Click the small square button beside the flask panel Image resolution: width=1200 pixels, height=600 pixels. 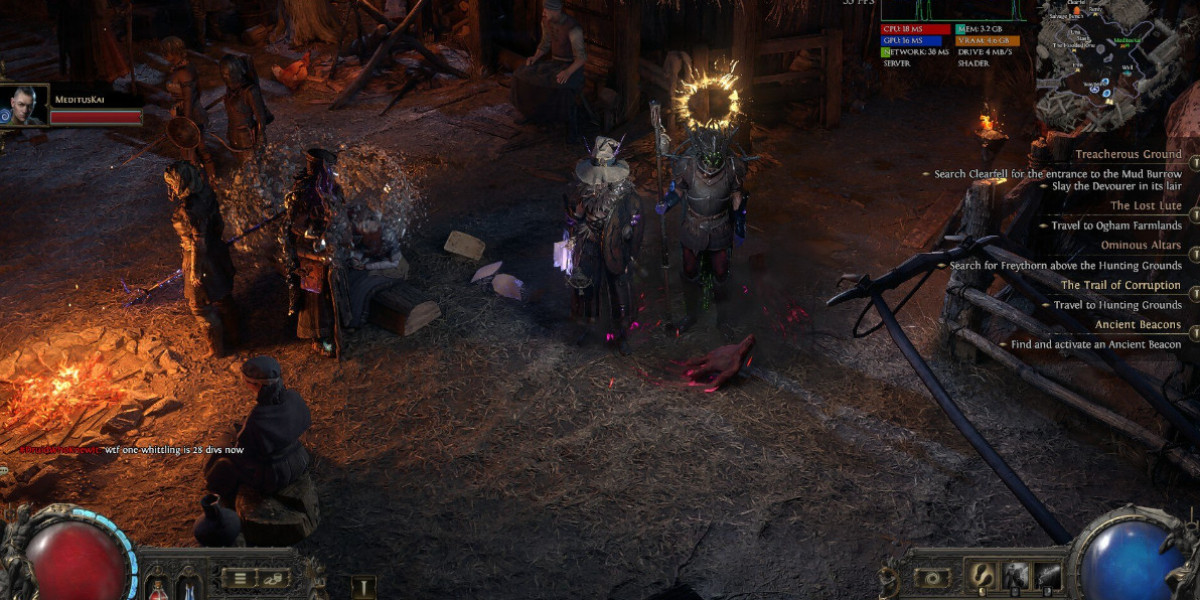click(363, 587)
